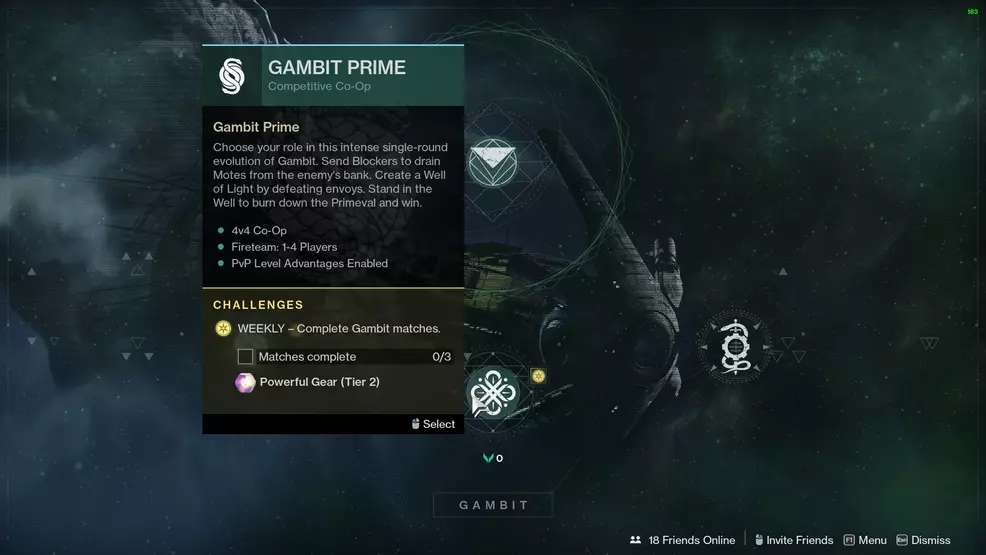The image size is (986, 555).
Task: Open the Reckoning node with snake emblem
Action: [734, 347]
